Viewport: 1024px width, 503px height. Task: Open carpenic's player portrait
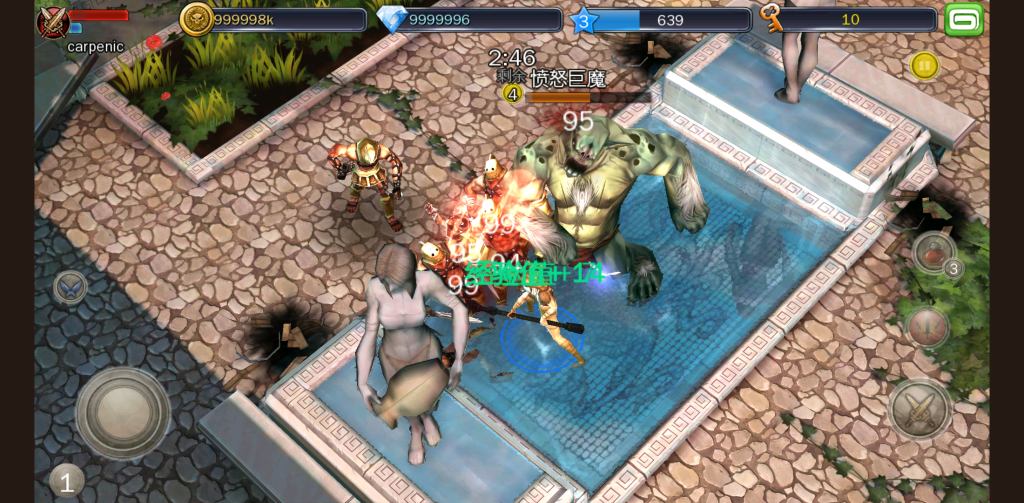(53, 22)
